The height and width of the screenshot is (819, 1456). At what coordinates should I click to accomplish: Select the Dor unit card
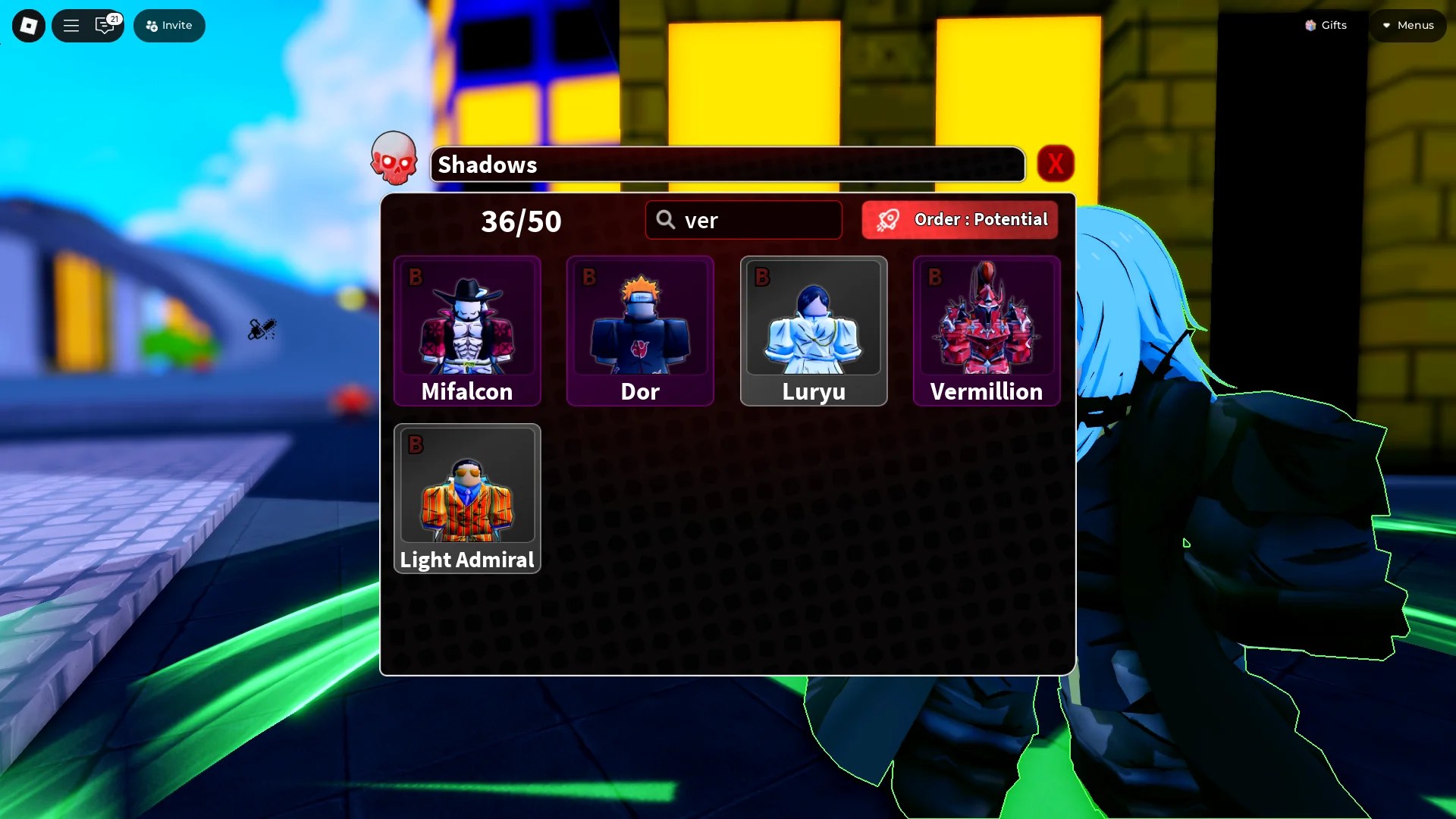tap(639, 331)
